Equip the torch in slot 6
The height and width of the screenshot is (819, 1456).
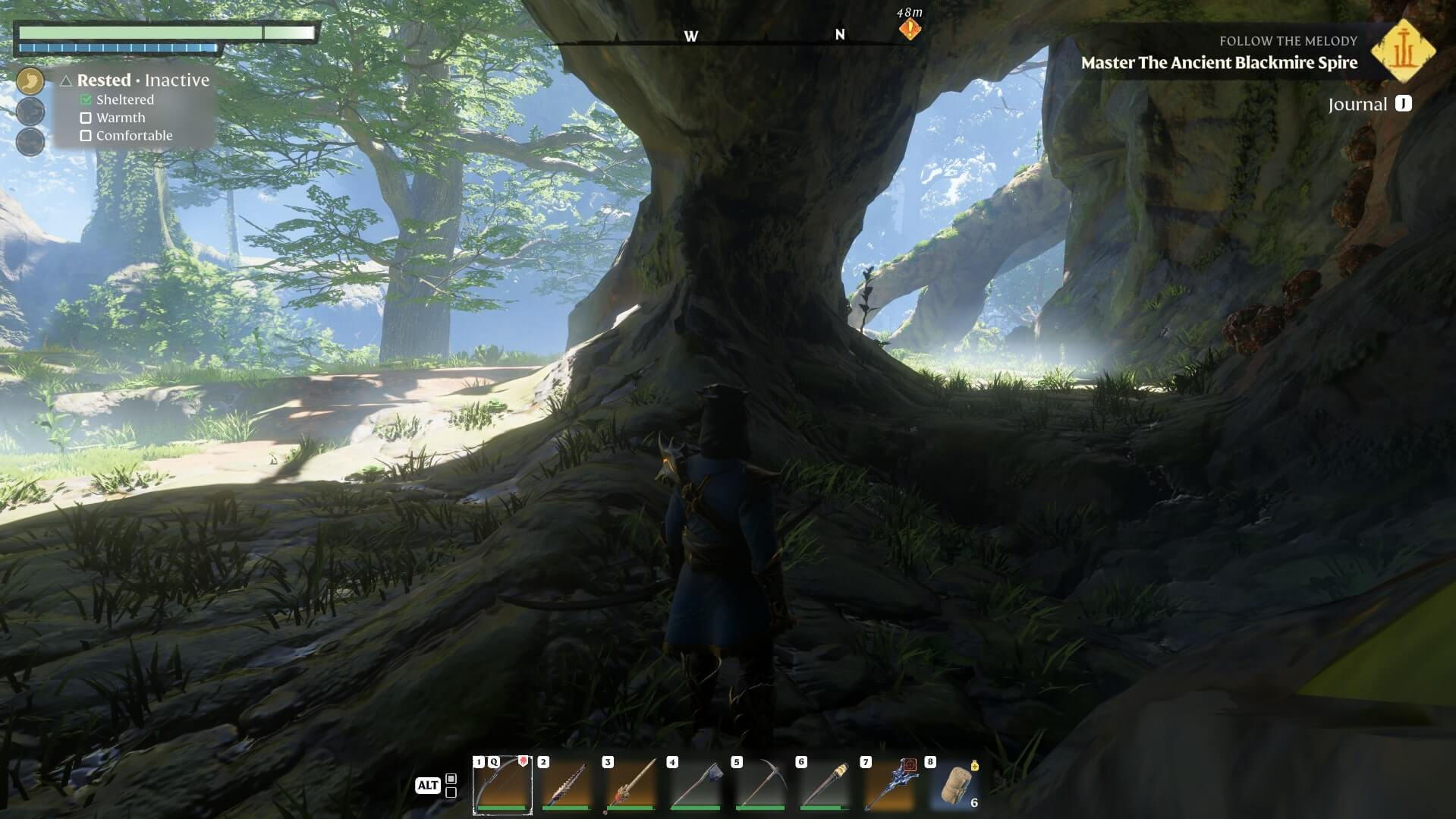(x=825, y=785)
